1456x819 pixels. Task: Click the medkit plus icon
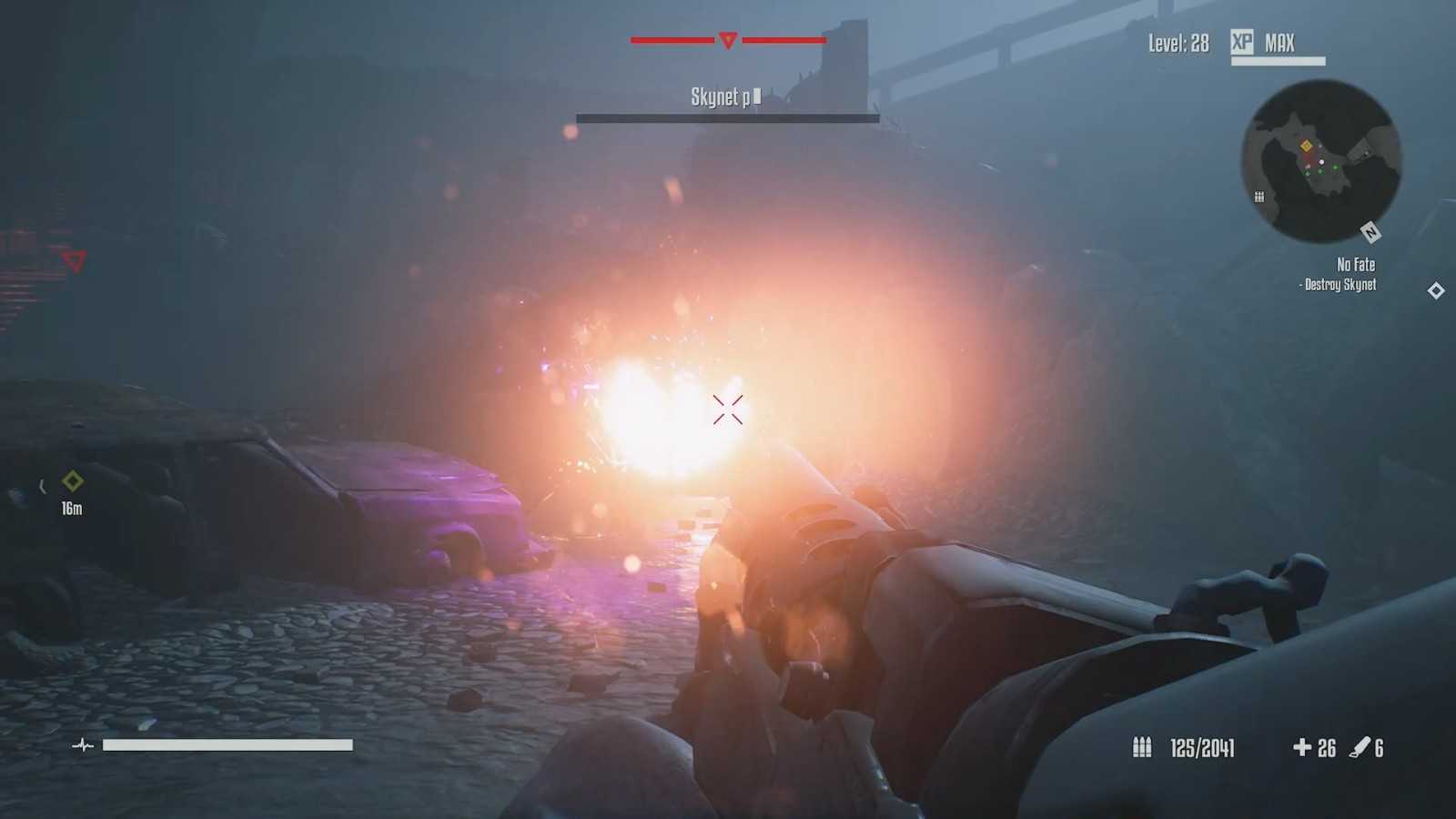coord(1302,747)
